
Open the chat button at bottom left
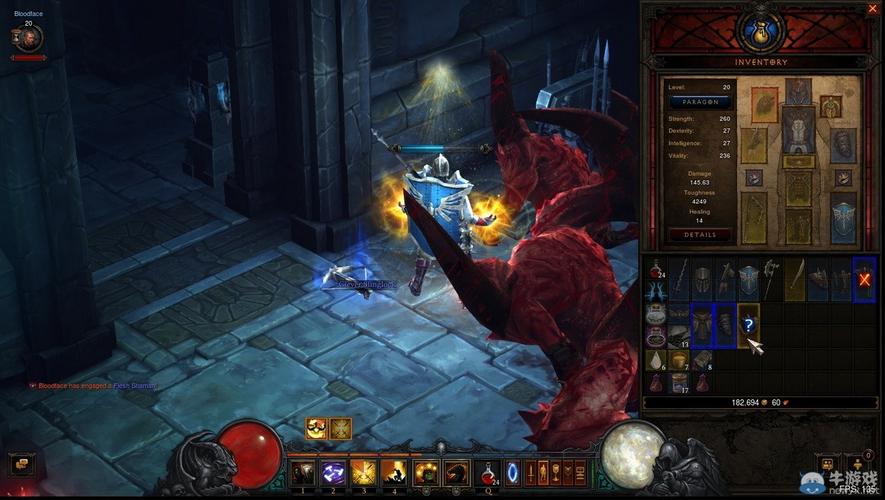pos(20,463)
